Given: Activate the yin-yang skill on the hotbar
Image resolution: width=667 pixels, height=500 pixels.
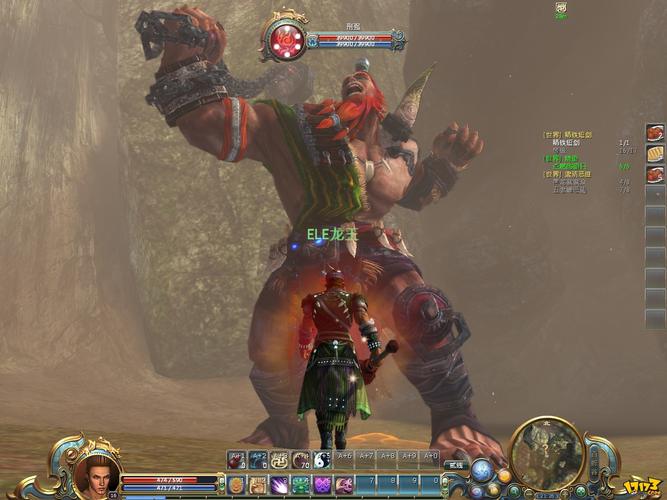Looking at the screenshot, I should coord(322,460).
